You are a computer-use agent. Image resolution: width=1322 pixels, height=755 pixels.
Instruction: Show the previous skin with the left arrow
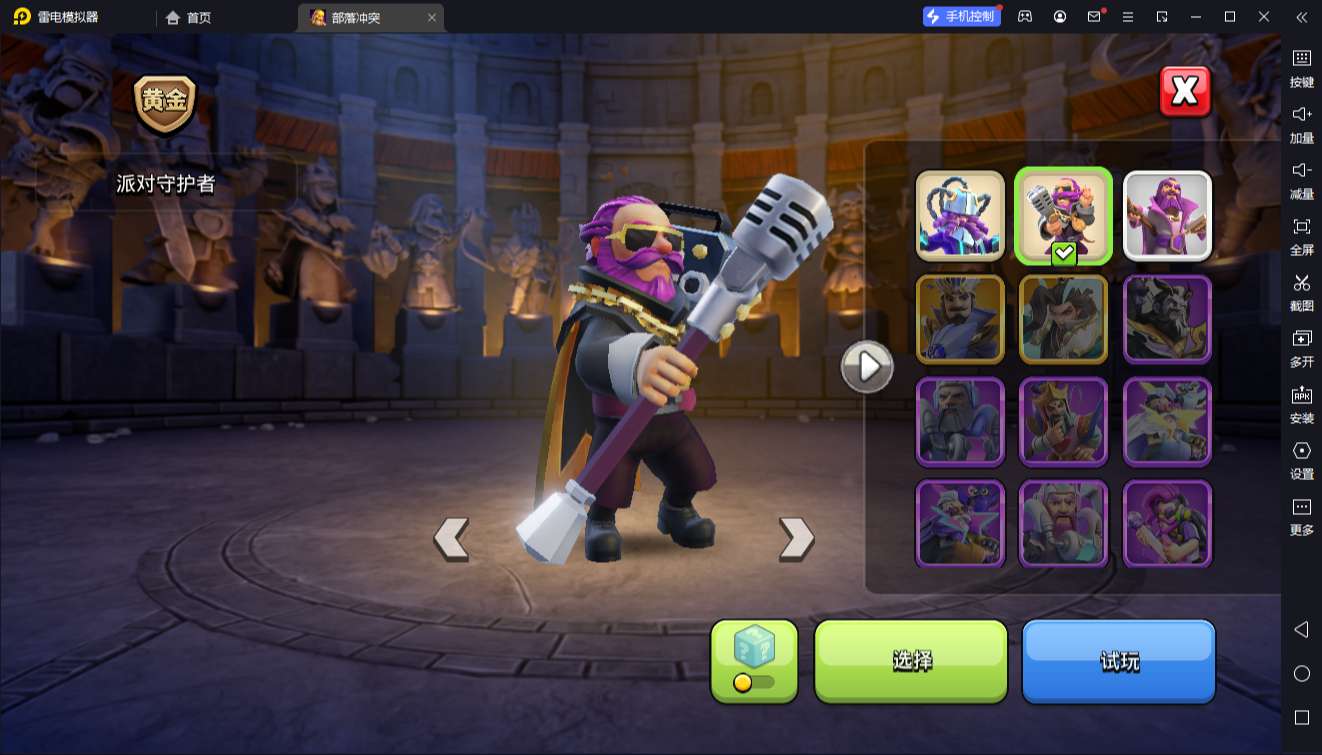coord(451,538)
